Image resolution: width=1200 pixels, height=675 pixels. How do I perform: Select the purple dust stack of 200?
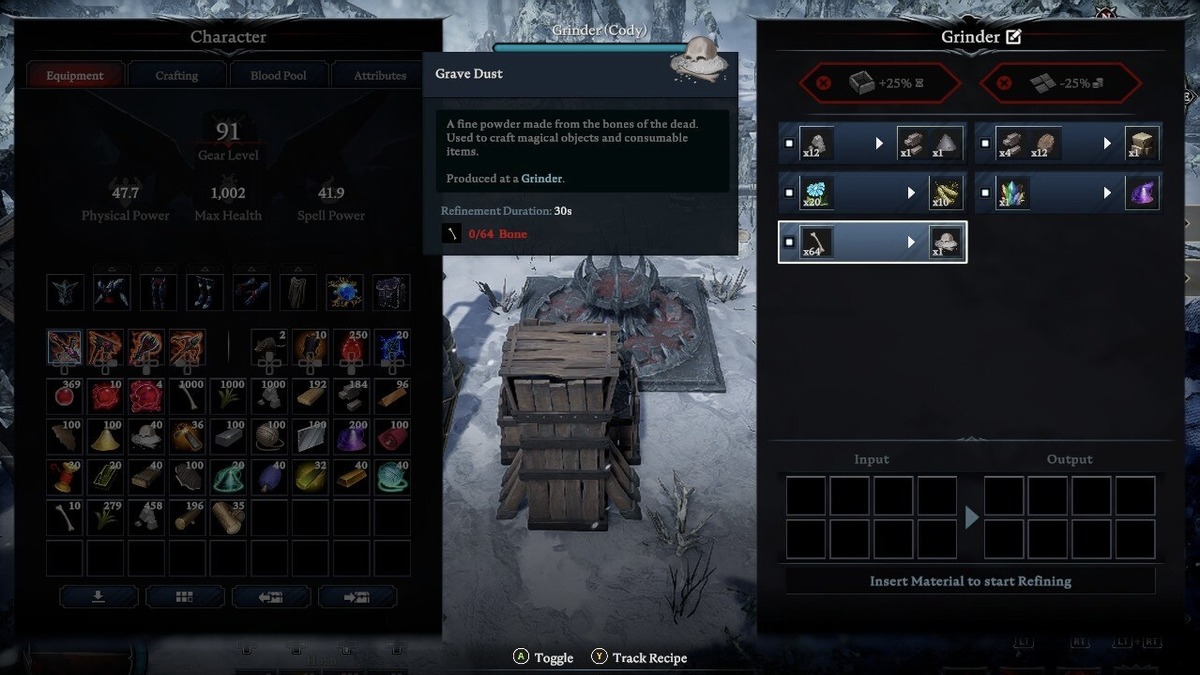pos(351,436)
